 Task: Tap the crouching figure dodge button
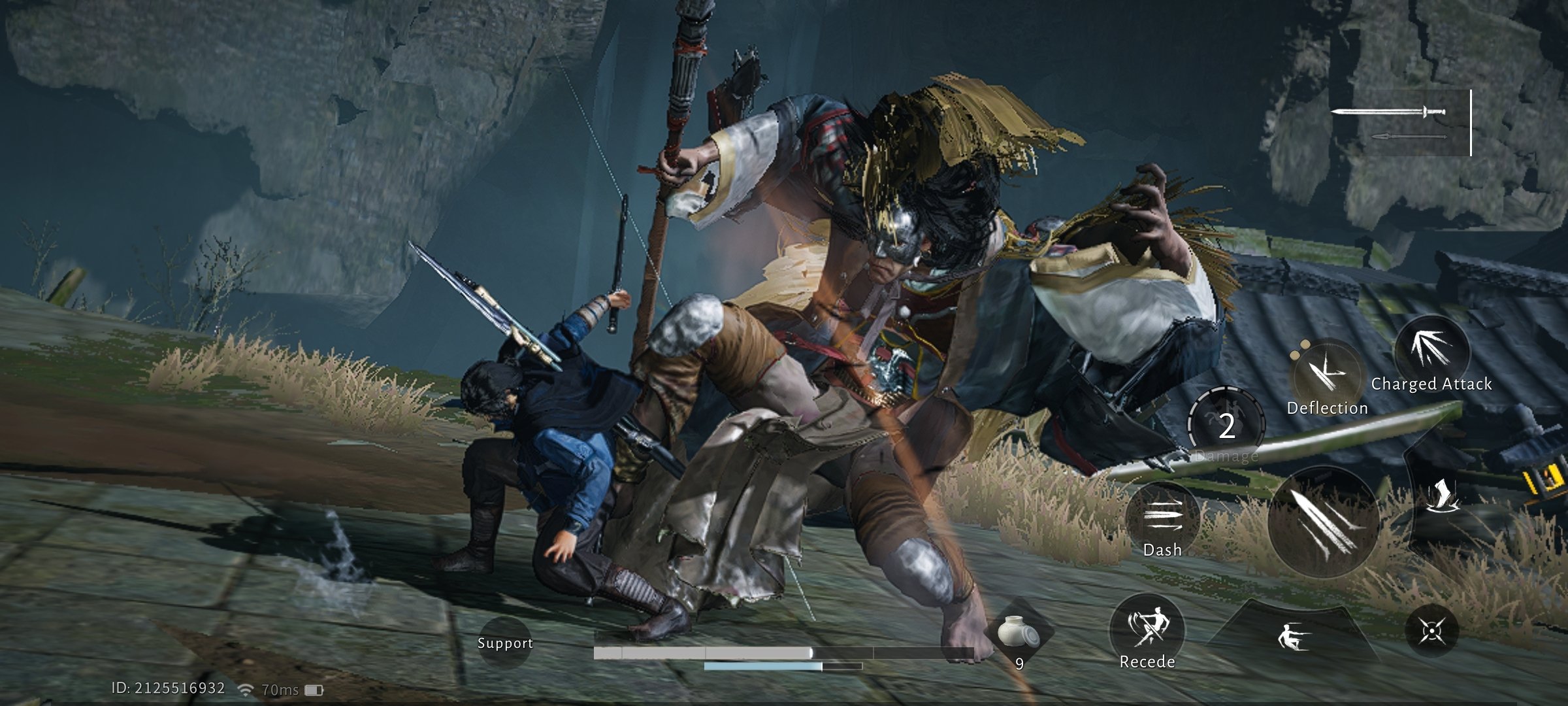[x=1292, y=635]
